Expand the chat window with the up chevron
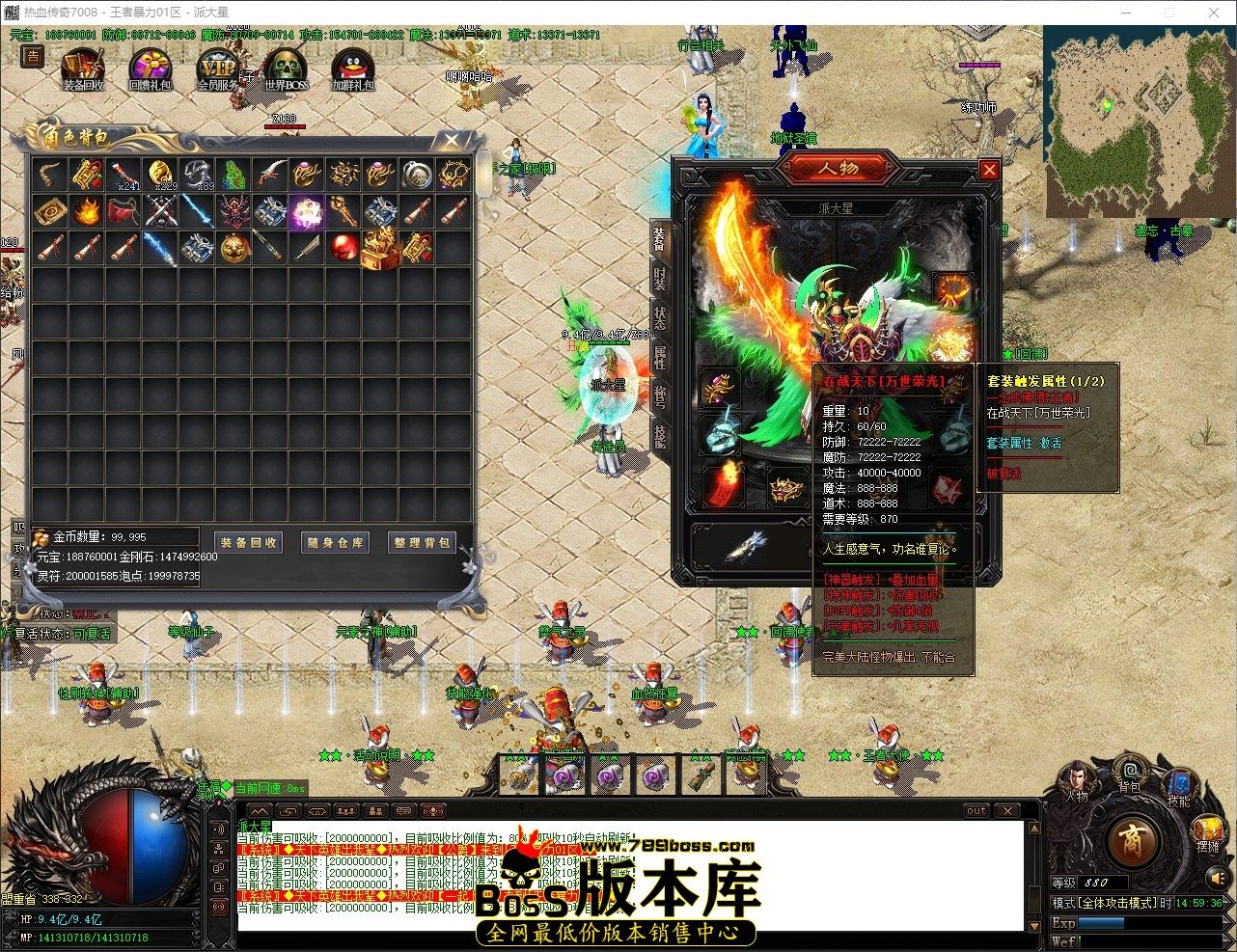 [x=259, y=810]
